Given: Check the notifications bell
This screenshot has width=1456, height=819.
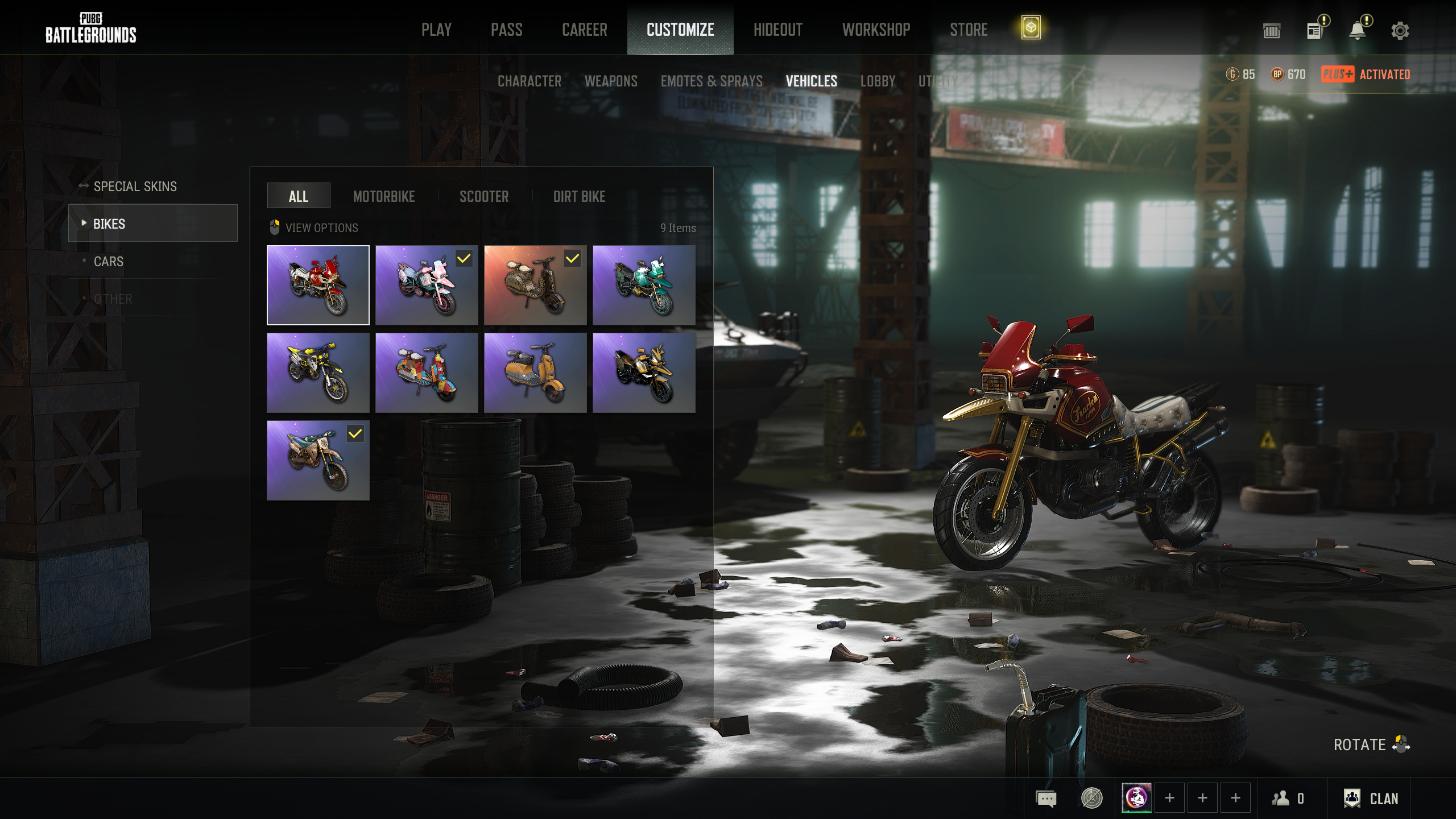Looking at the screenshot, I should 1358,31.
